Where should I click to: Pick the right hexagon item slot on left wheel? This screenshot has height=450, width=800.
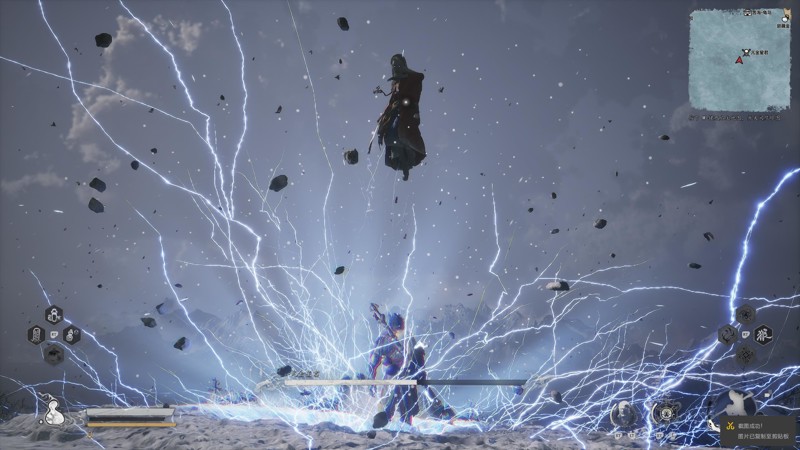coord(71,334)
